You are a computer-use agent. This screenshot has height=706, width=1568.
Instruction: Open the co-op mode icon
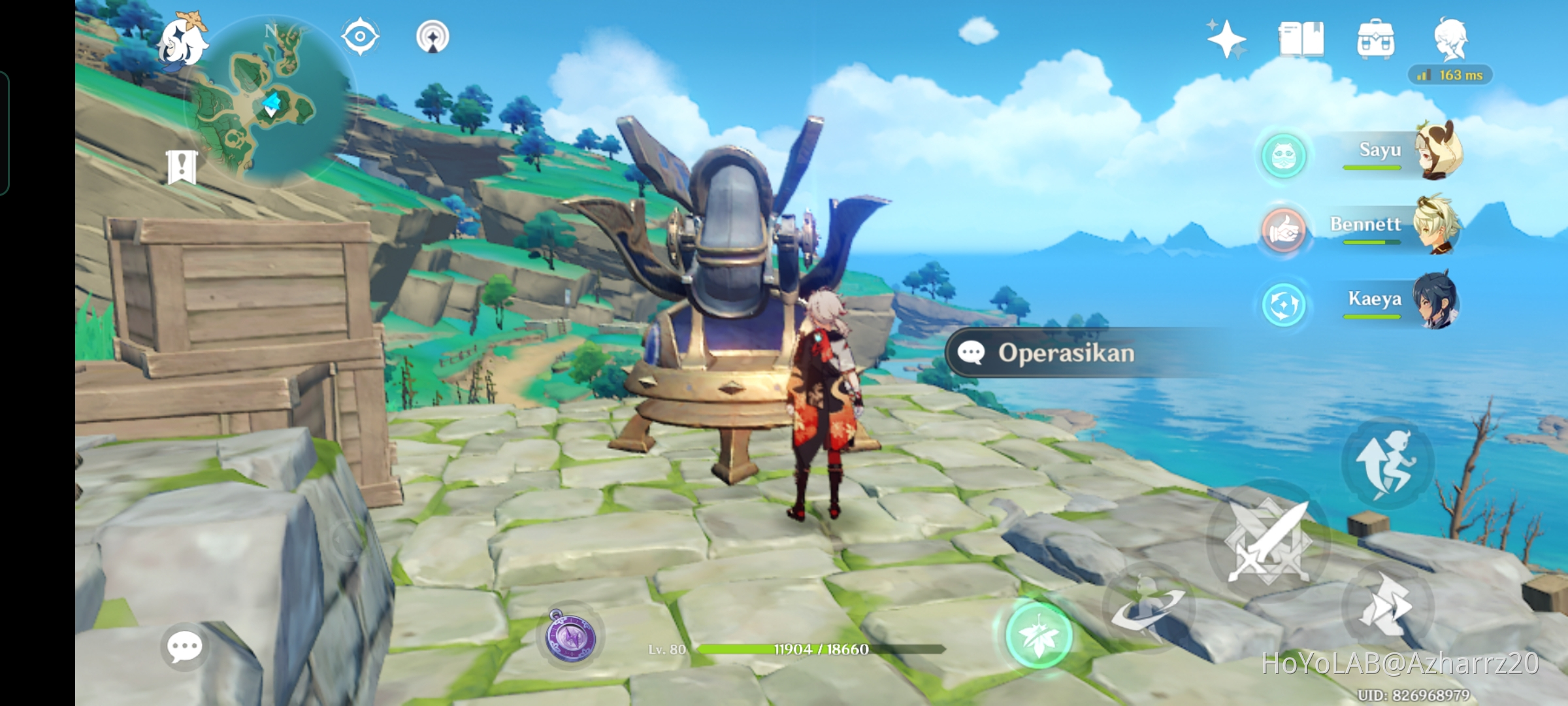click(433, 37)
